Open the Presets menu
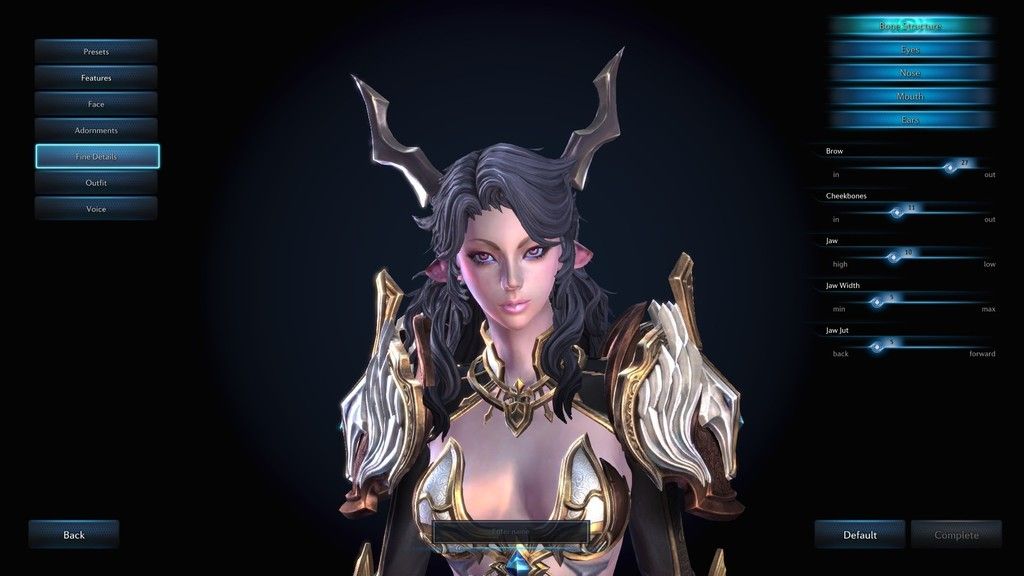The width and height of the screenshot is (1024, 576). point(96,51)
